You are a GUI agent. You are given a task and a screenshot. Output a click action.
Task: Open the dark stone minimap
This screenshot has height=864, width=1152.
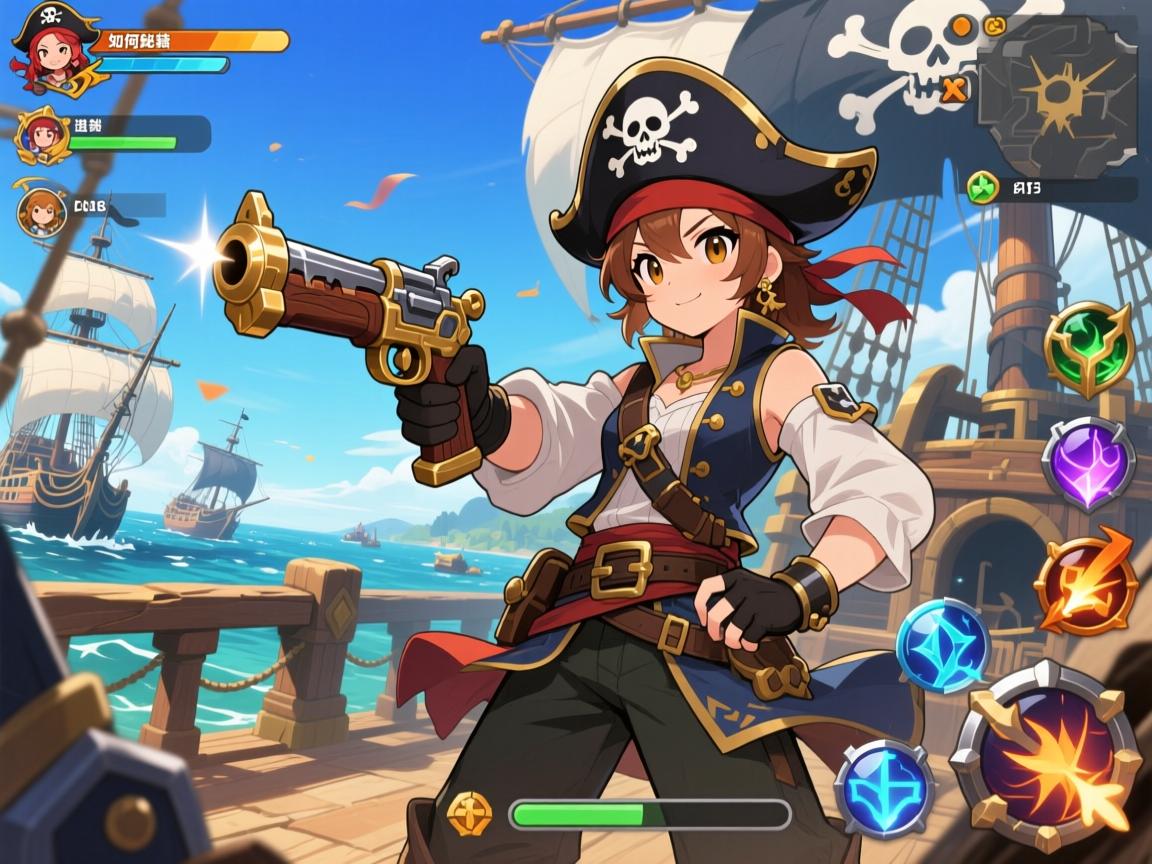tap(1060, 95)
